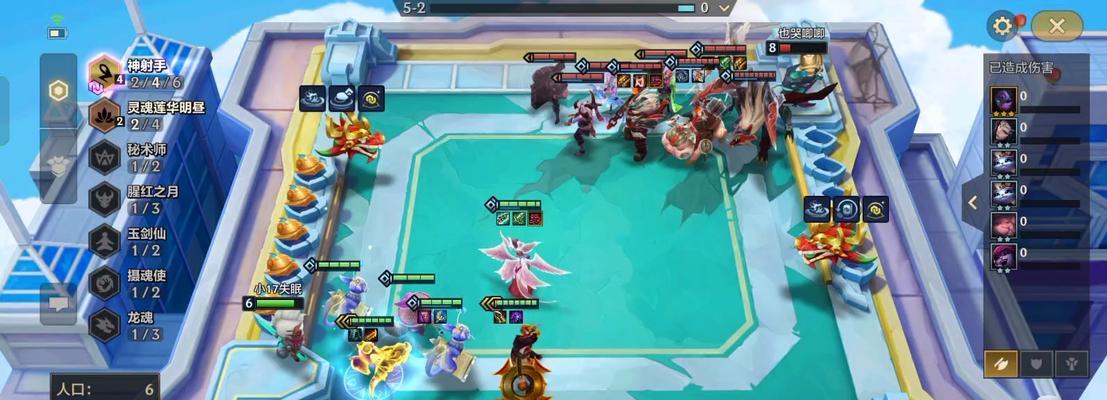Collapse the damage panel with the arrow
1107x400 pixels.
973,202
